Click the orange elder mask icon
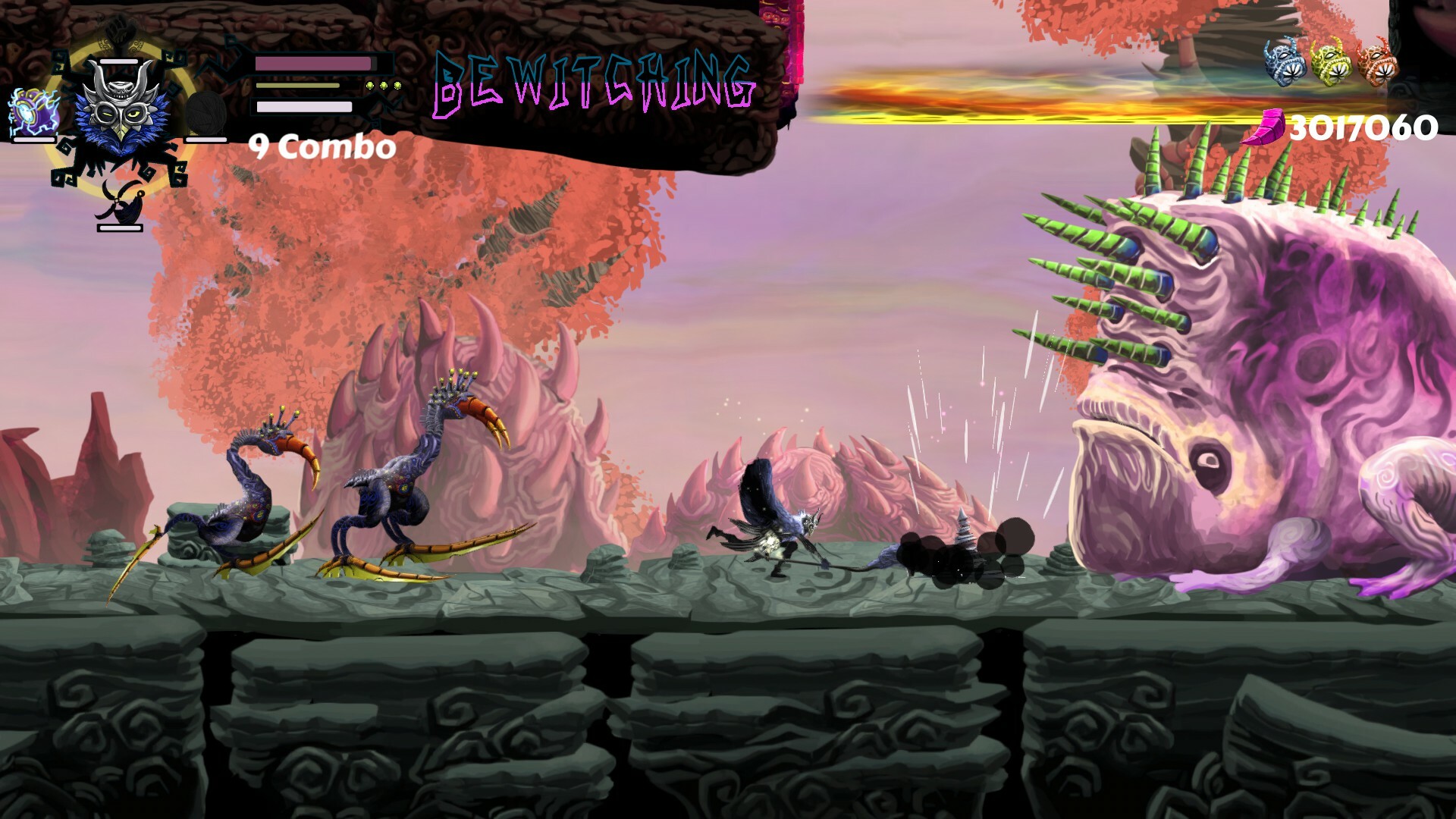Viewport: 1456px width, 819px height. click(x=1378, y=61)
